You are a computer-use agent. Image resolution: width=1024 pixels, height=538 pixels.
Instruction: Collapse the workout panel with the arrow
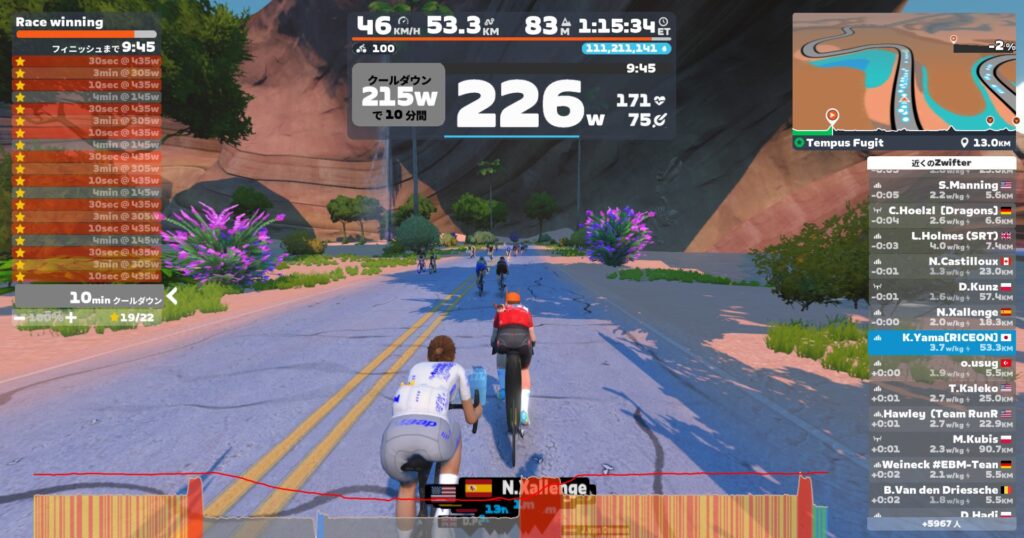172,296
